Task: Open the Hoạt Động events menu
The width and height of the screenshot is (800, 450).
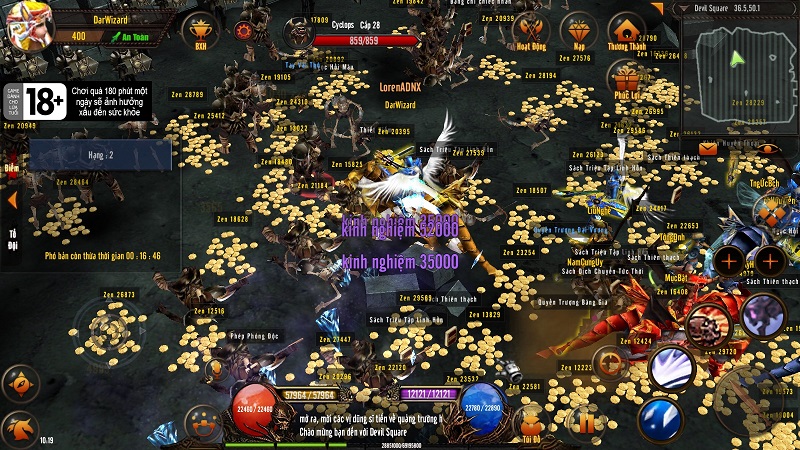Action: pyautogui.click(x=530, y=27)
